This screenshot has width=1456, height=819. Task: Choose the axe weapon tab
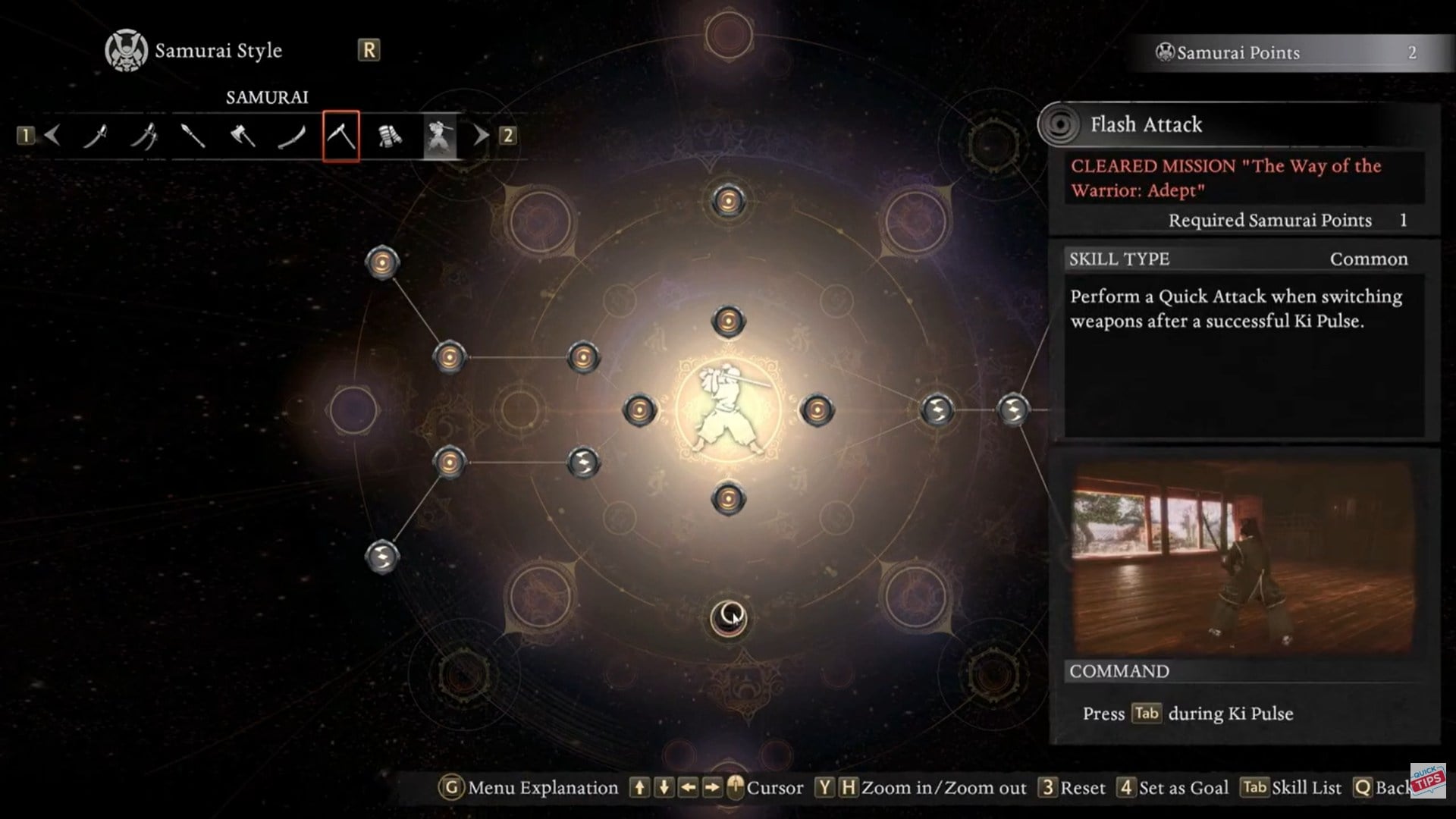[243, 136]
